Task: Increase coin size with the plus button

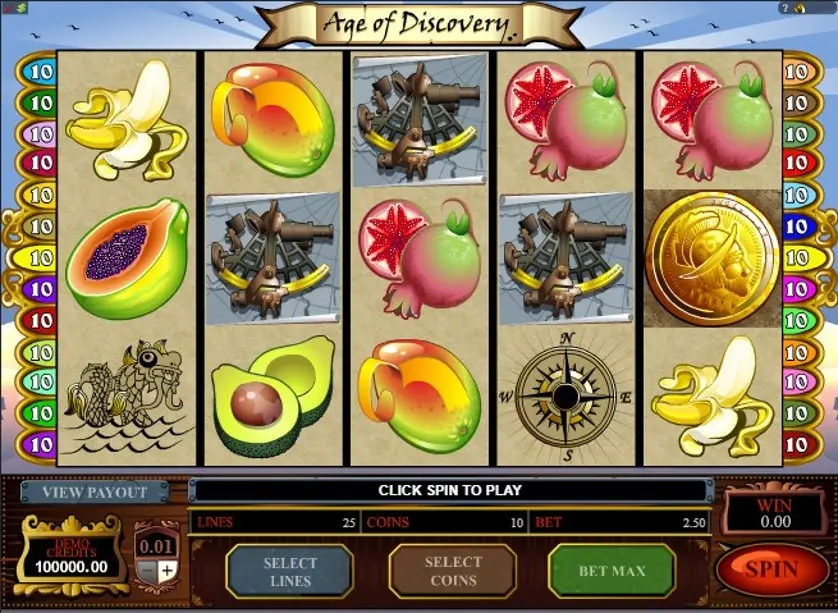Action: 167,570
